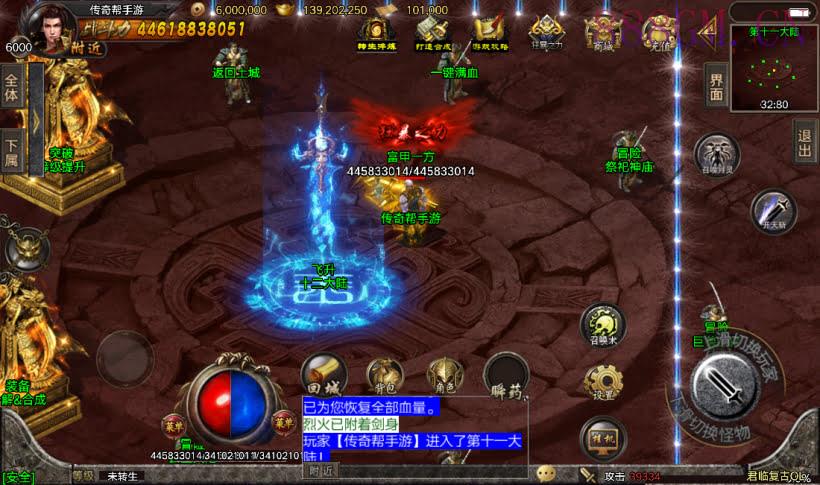This screenshot has width=820, height=485.
Task: Click the 第十一大陆 minimap
Action: (774, 68)
